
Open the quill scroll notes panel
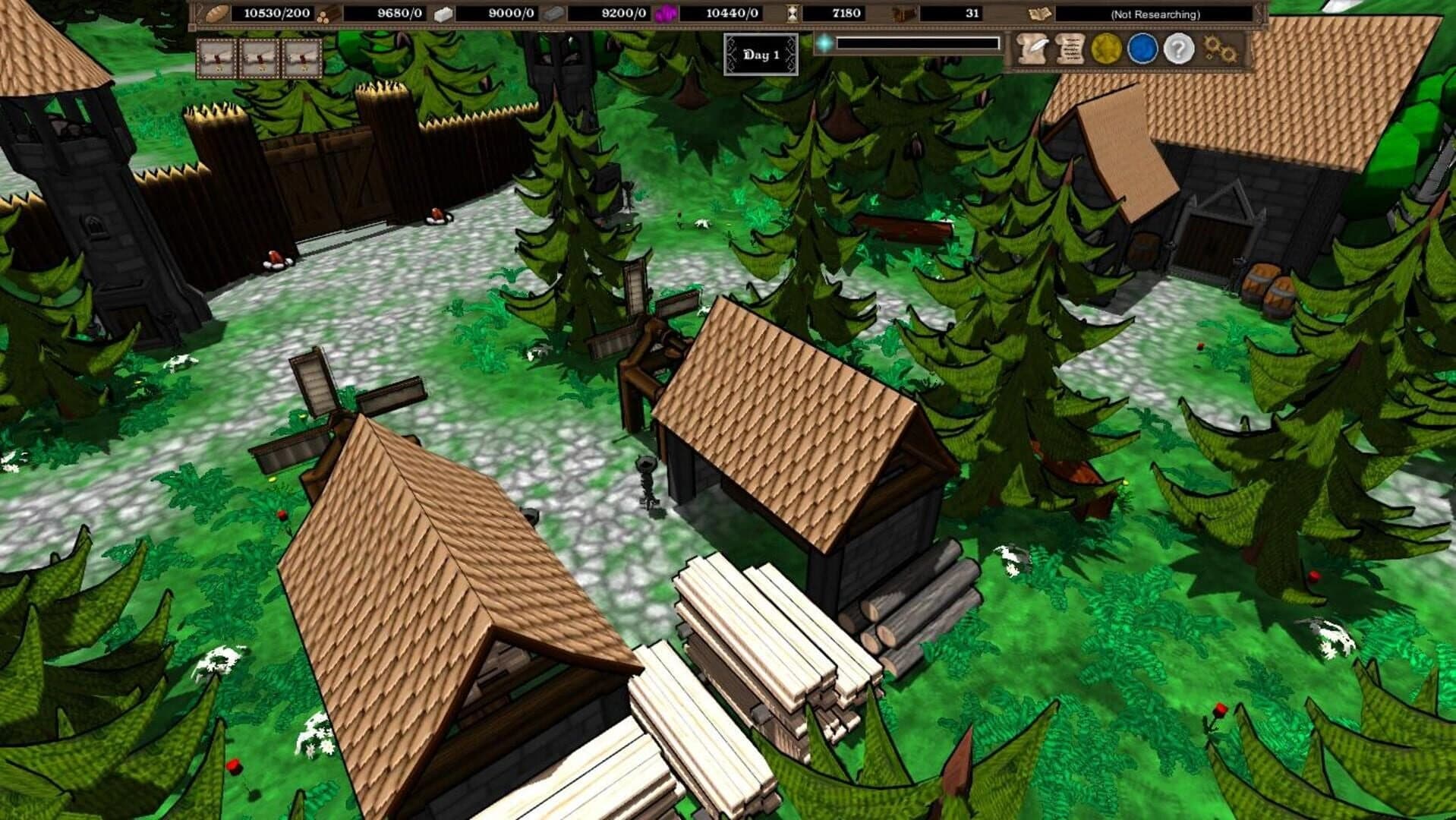1029,49
